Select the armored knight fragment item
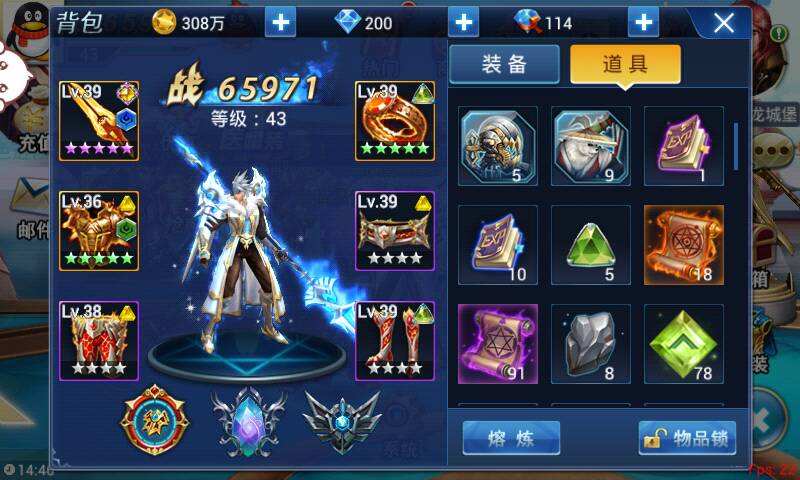 [497, 145]
